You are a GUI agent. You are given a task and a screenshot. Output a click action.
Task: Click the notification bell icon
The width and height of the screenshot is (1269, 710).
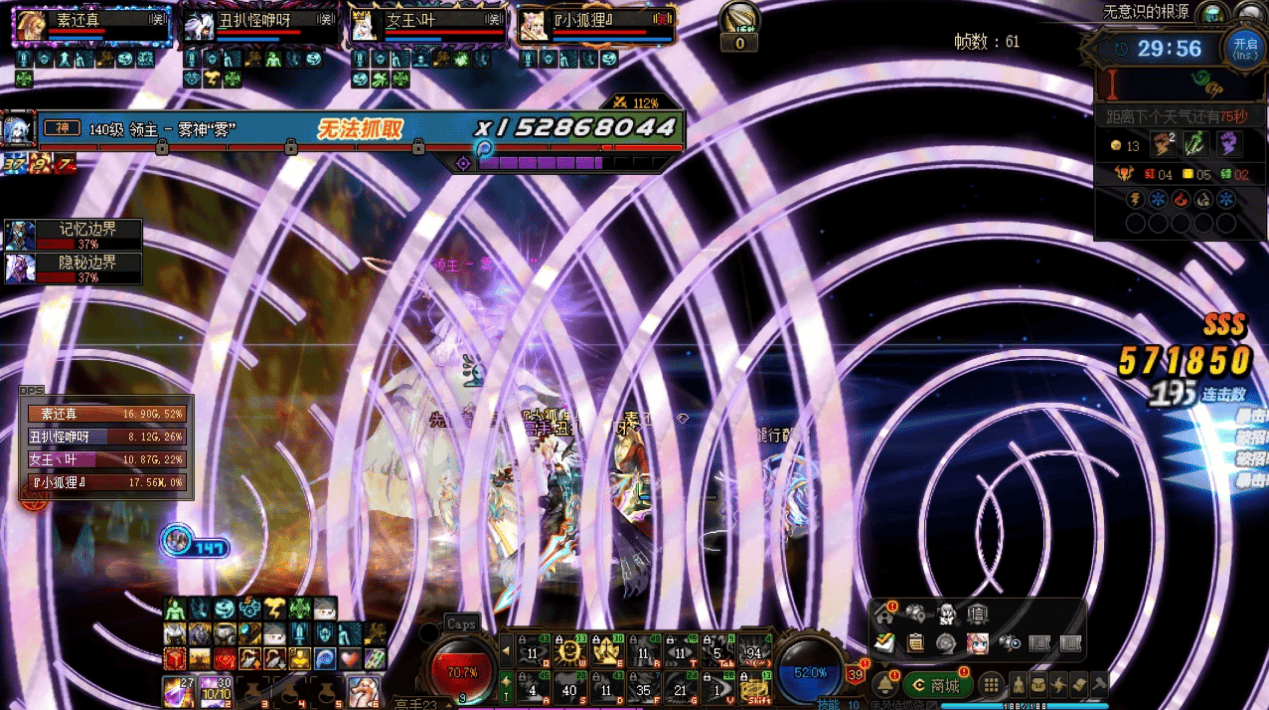coord(885,685)
